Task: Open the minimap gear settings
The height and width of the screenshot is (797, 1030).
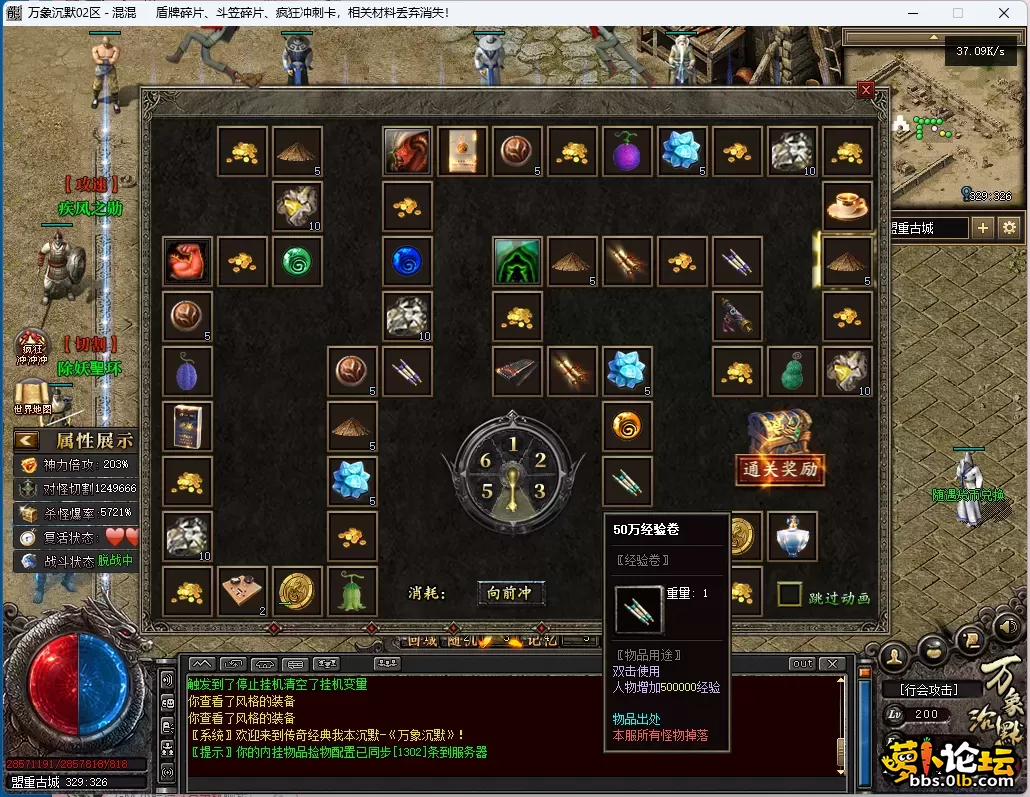Action: (1008, 228)
